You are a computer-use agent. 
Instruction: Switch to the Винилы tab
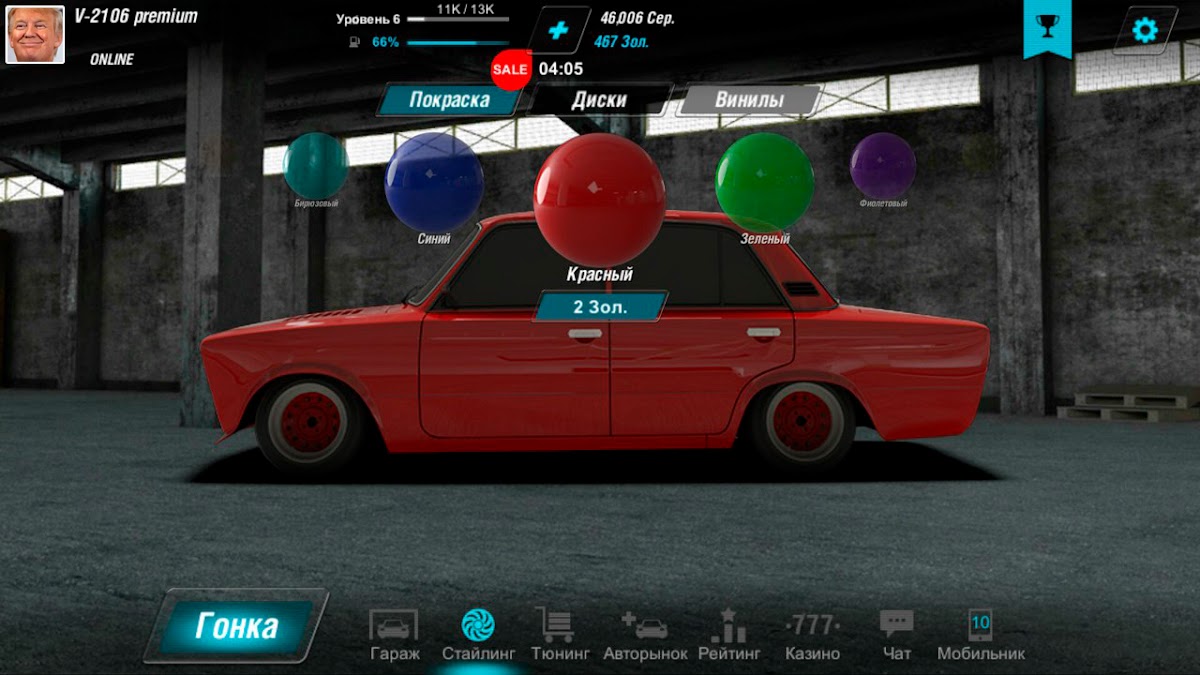[749, 100]
